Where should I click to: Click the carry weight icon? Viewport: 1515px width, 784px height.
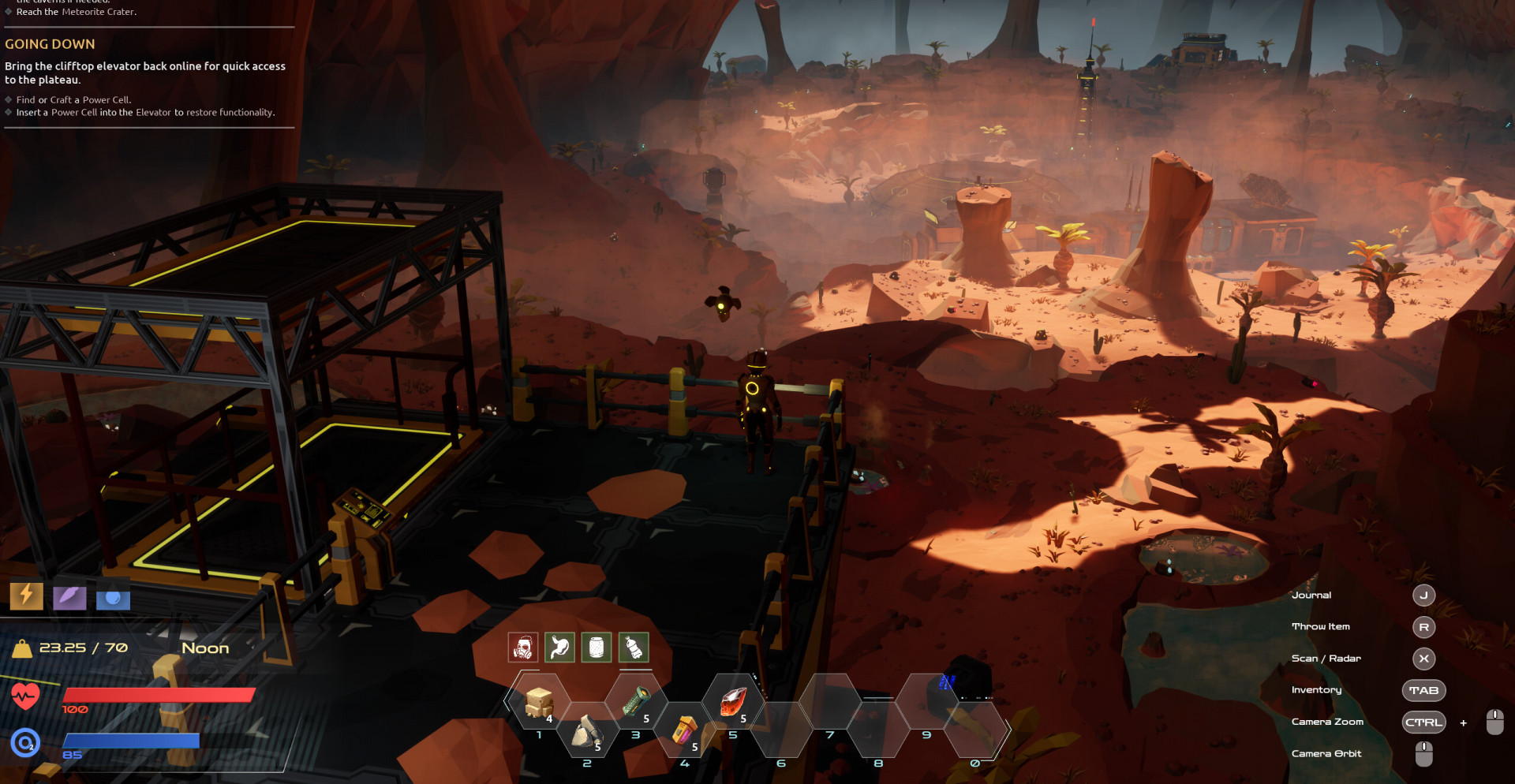pyautogui.click(x=22, y=648)
